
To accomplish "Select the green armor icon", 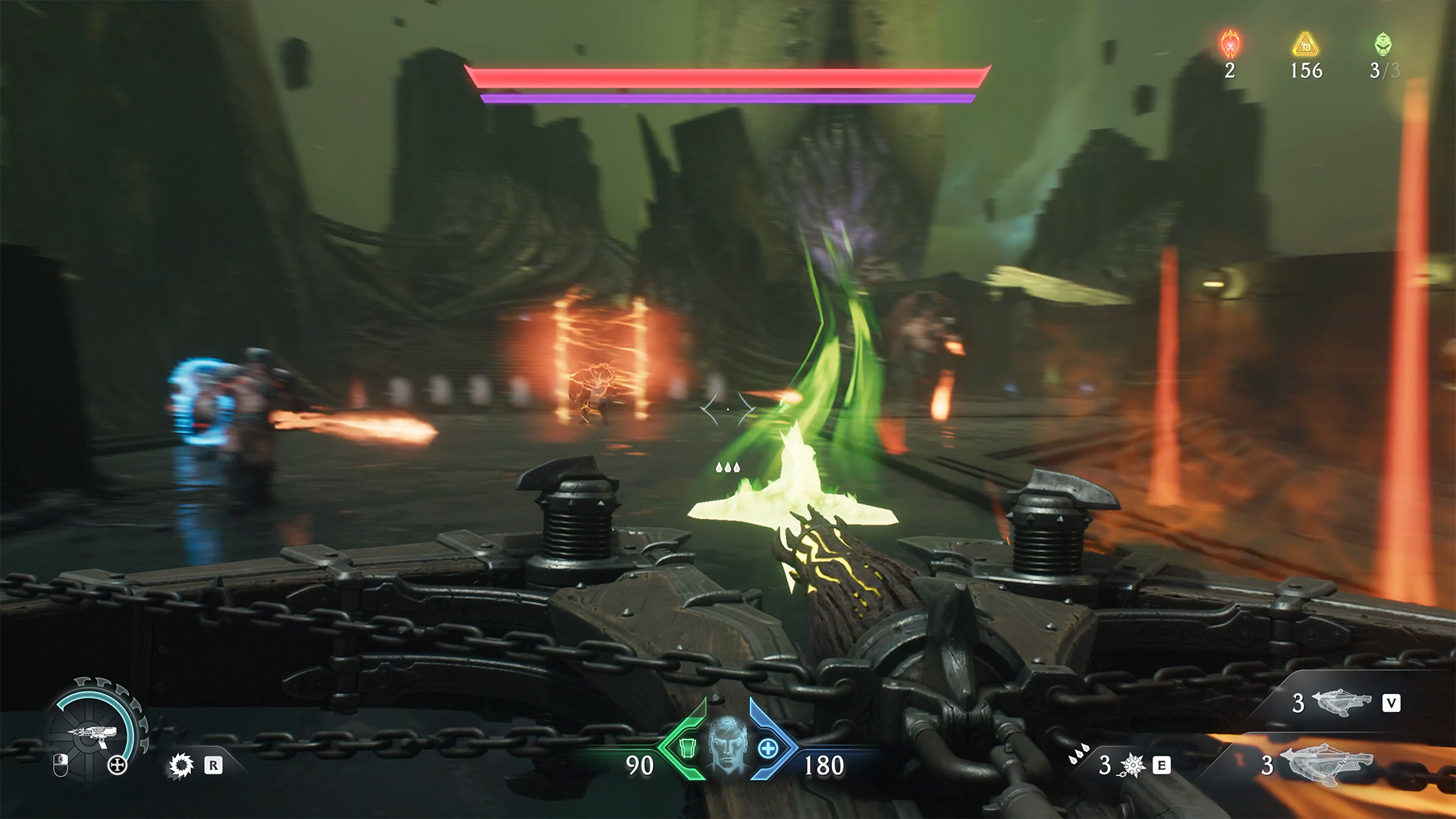I will pos(687,748).
